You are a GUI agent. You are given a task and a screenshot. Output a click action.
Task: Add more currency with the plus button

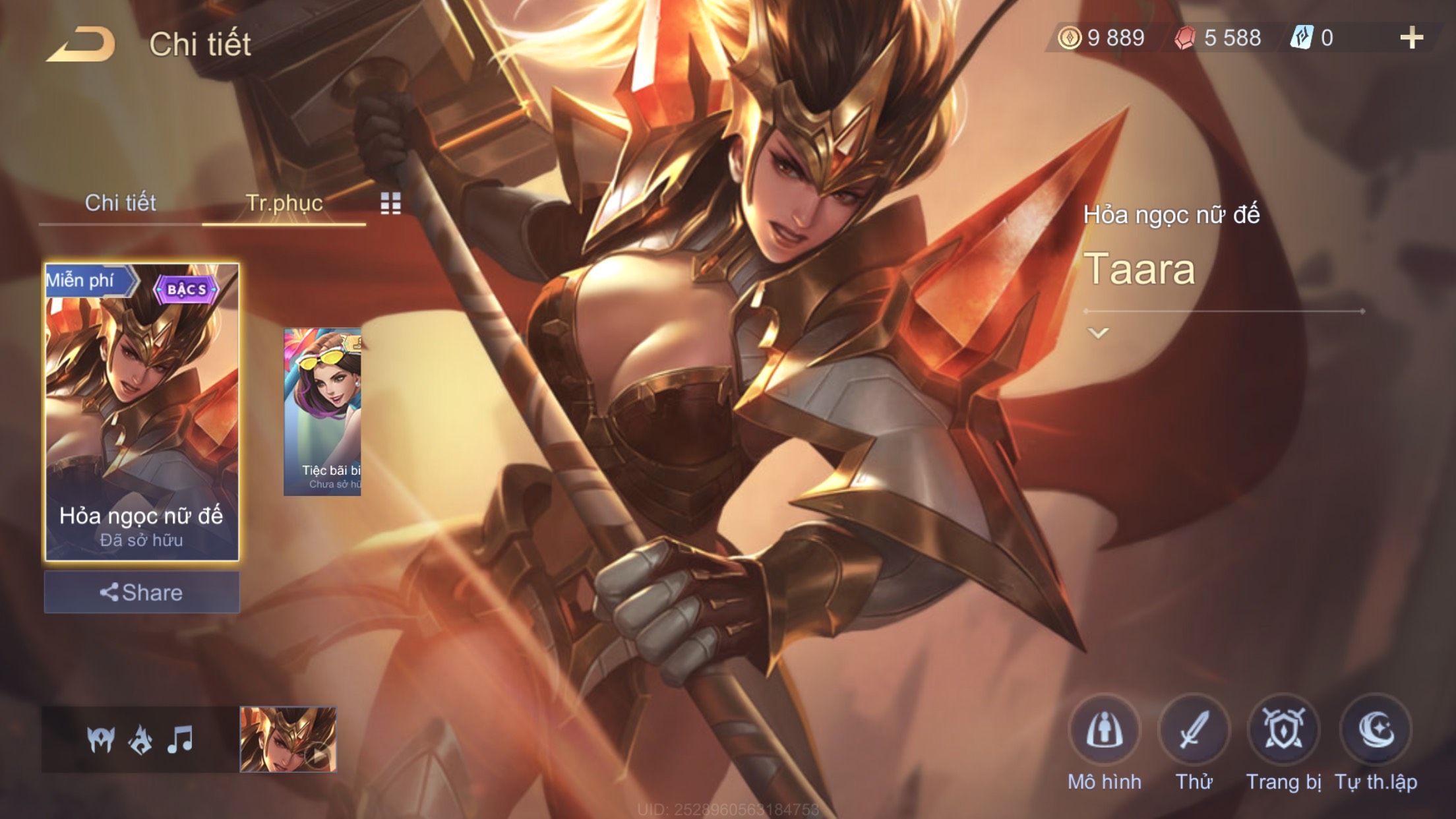click(x=1411, y=38)
